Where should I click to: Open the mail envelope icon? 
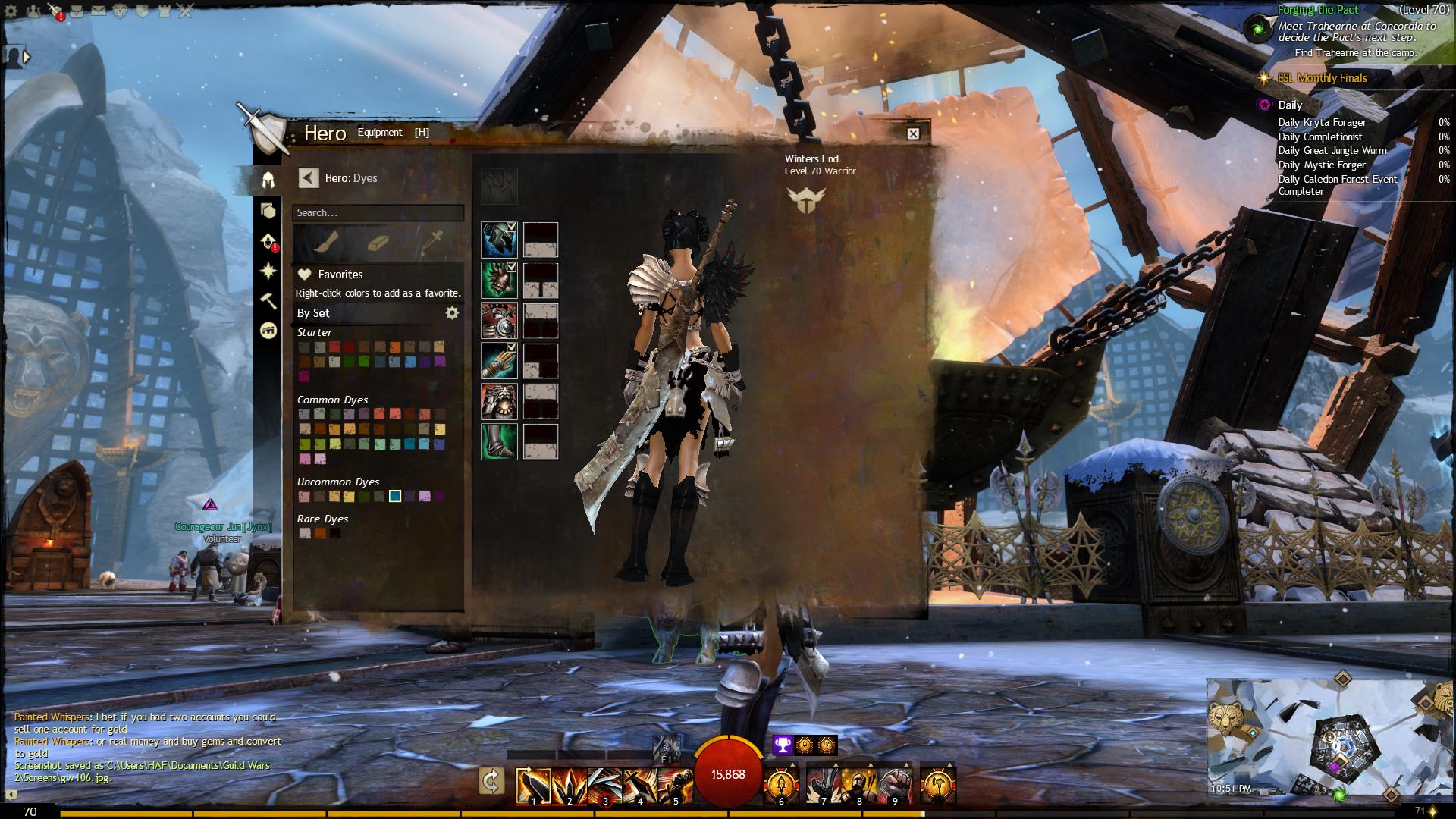click(98, 11)
